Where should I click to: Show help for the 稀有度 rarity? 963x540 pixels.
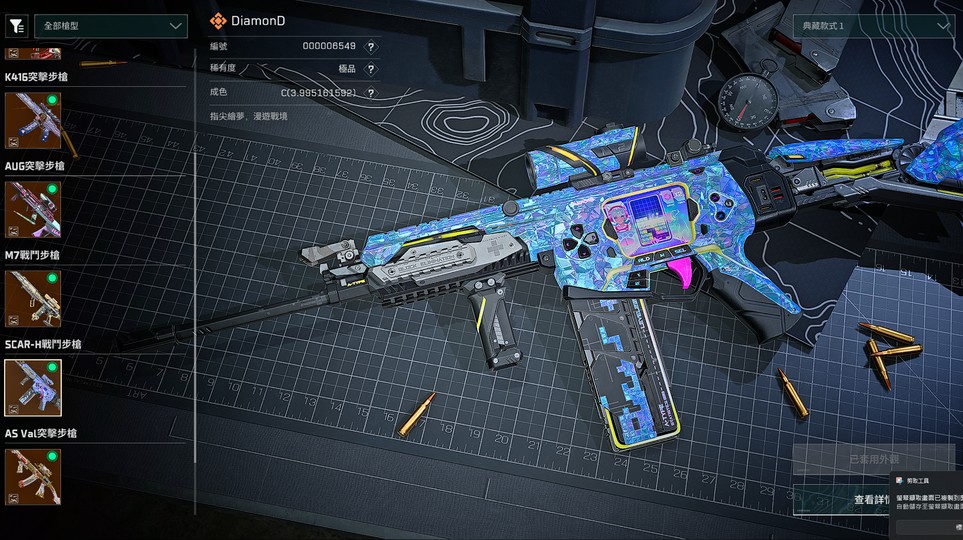[x=371, y=70]
